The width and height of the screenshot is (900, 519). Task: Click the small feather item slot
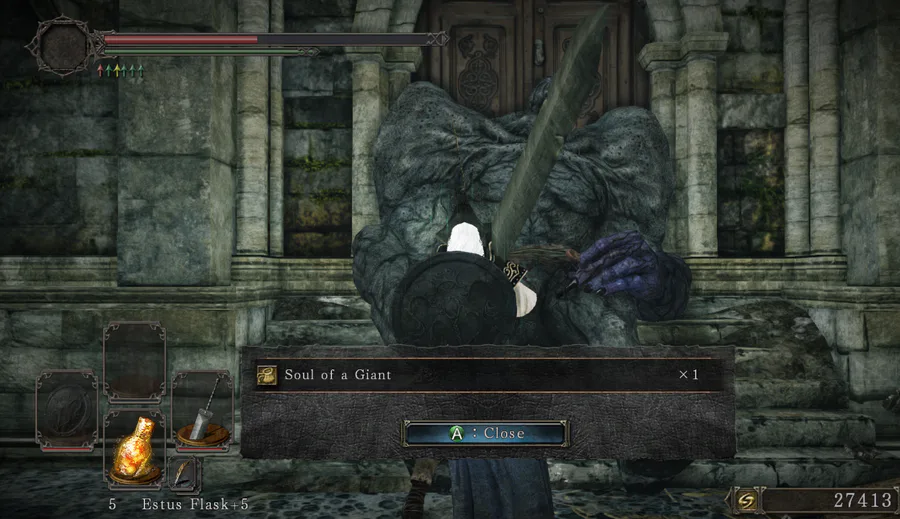point(184,473)
